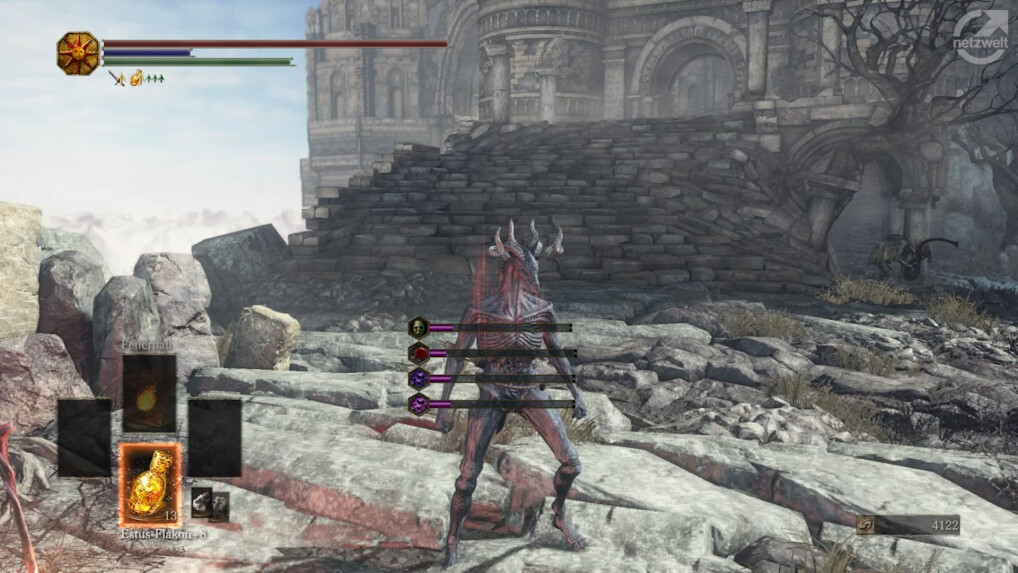Screen dimensions: 1018x573
Task: Click the sun covenant emblem
Action: click(x=78, y=53)
